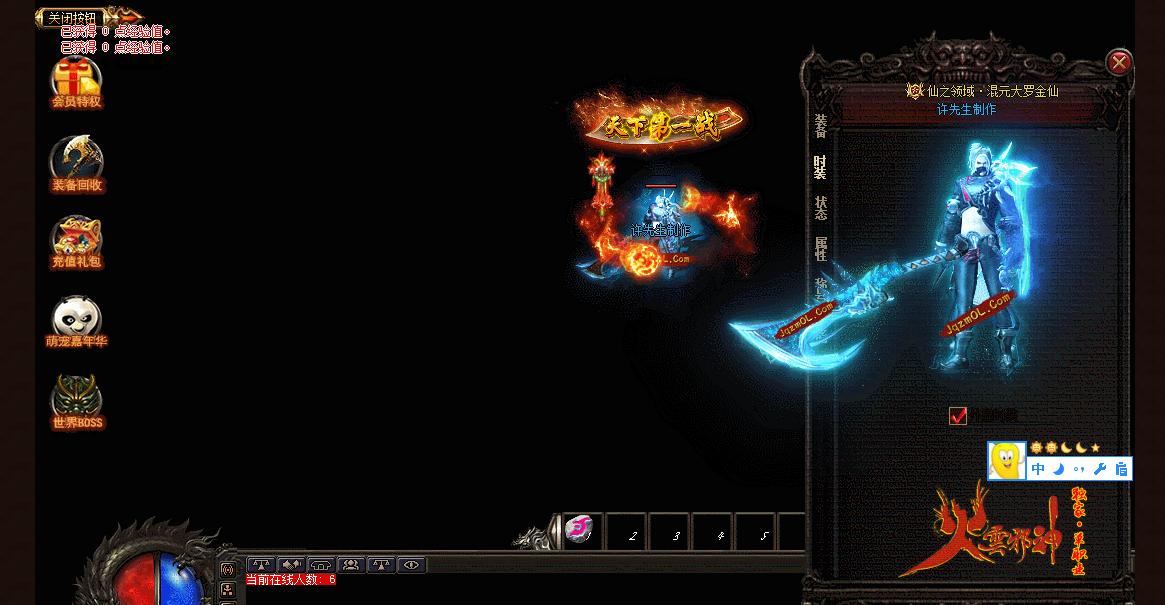Open the 装备回收 equipment recycling icon
The width and height of the screenshot is (1165, 605).
[x=77, y=165]
